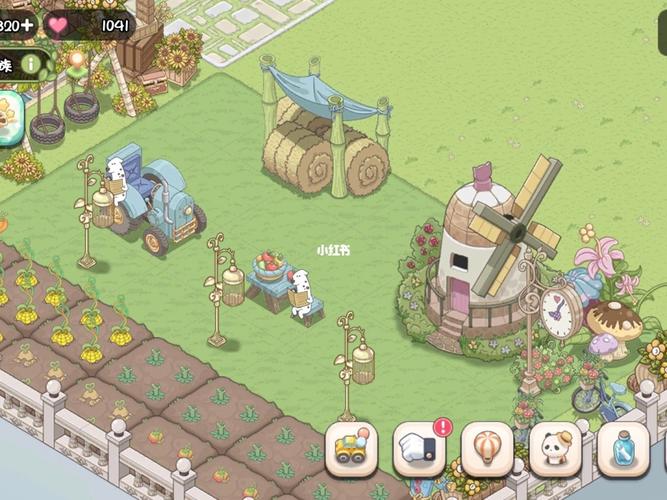
Task: Open the white glove button with alert
Action: click(419, 449)
